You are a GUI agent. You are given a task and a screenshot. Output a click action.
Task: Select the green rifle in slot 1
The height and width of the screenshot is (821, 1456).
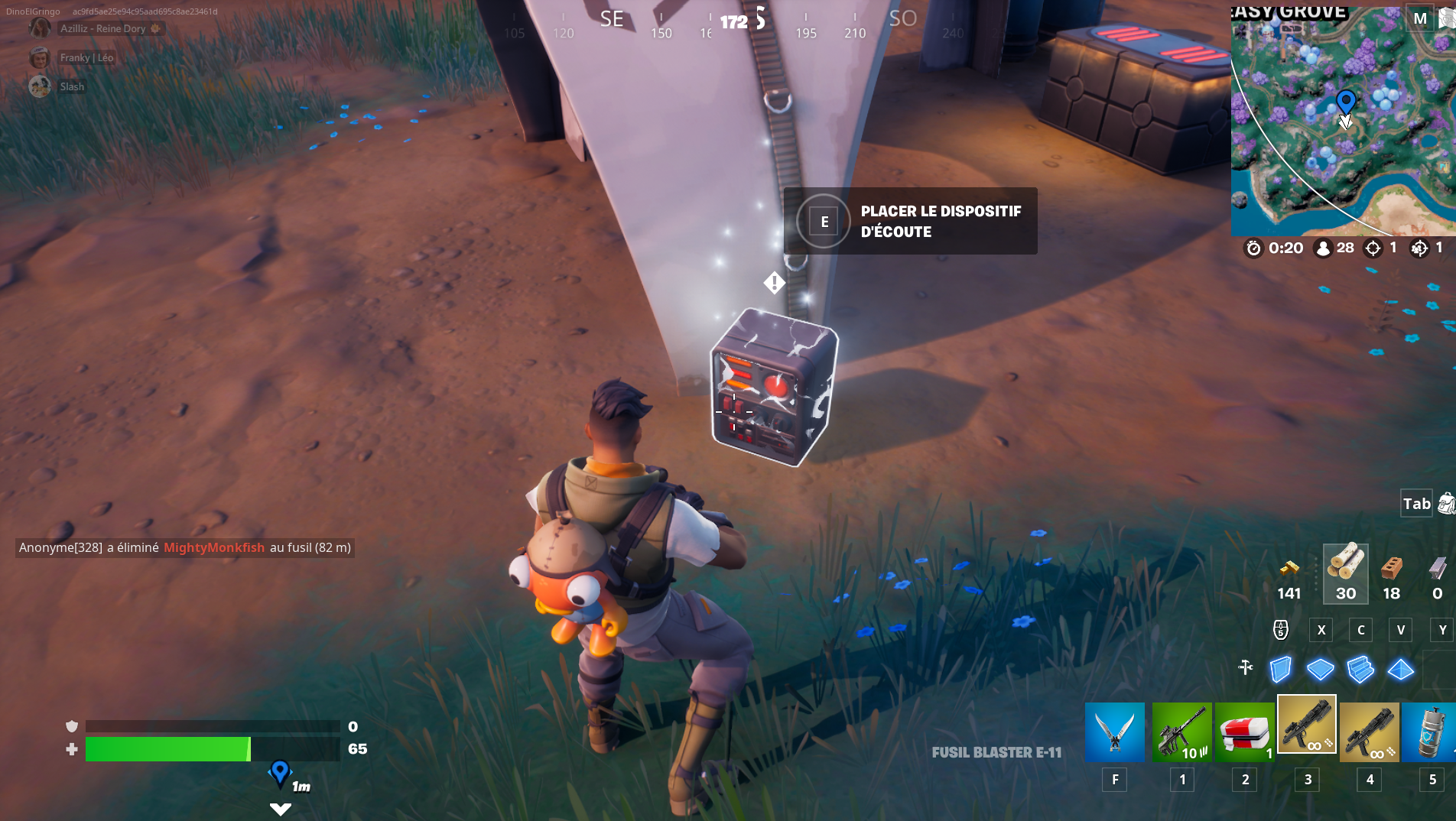click(1181, 732)
